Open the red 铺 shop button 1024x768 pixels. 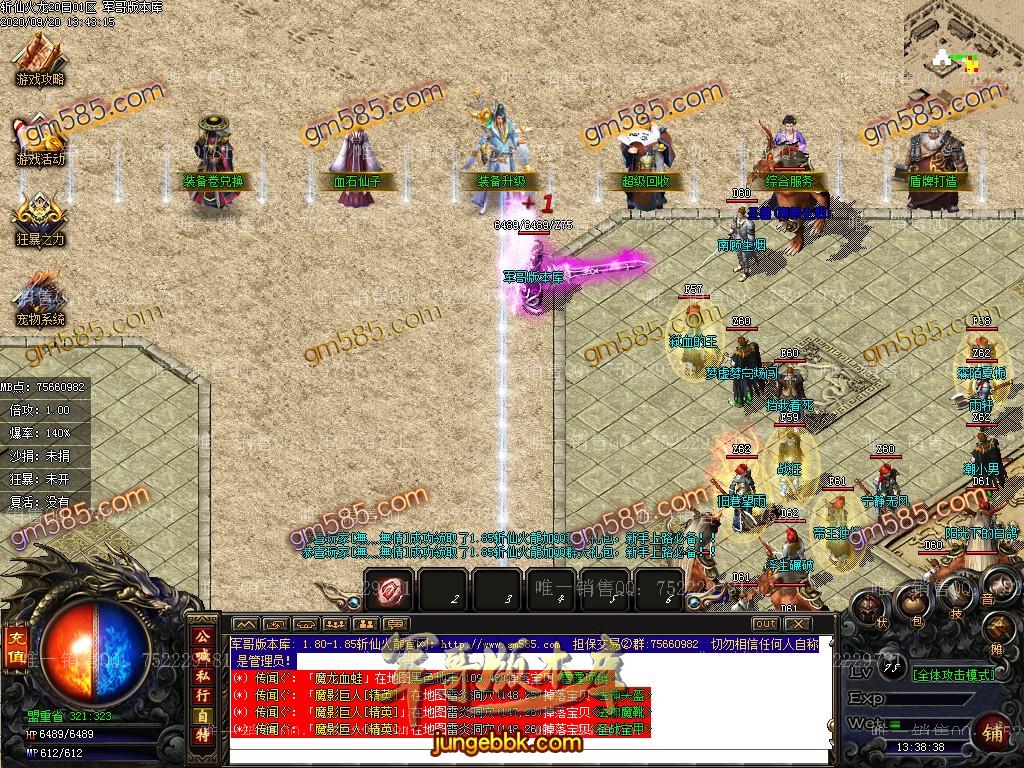point(993,732)
